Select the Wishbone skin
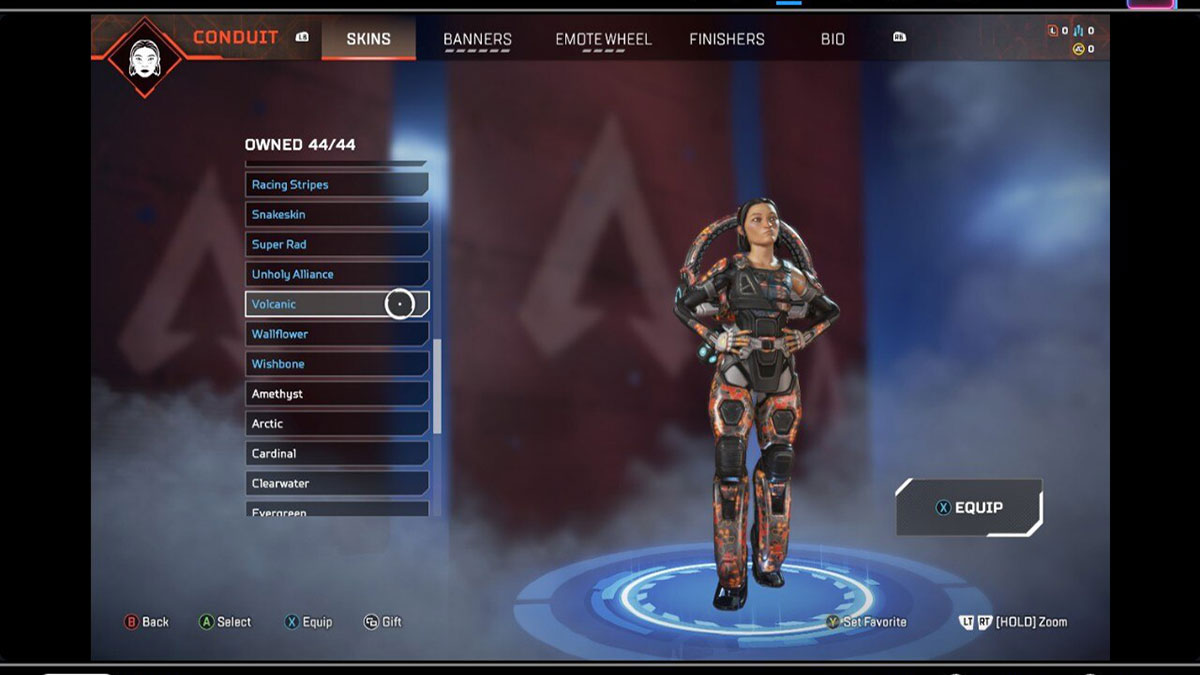Viewport: 1200px width, 675px height. coord(336,364)
